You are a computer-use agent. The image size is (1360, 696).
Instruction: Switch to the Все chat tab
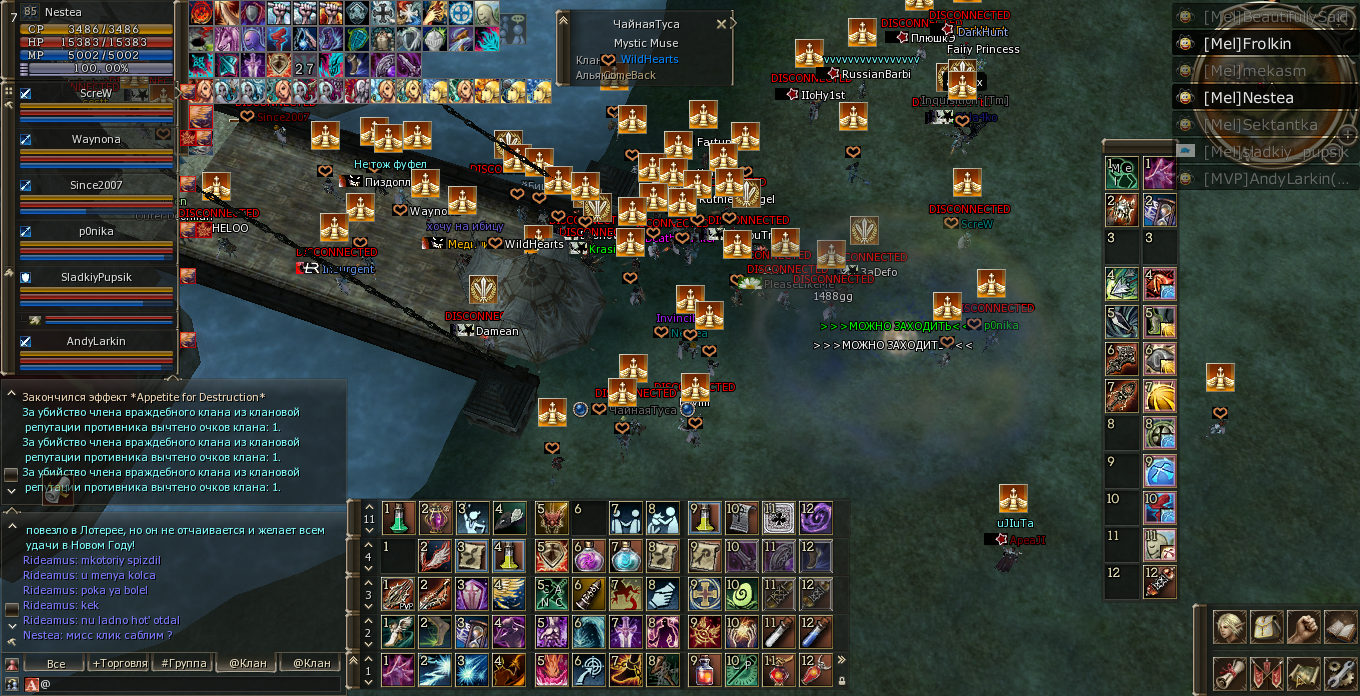click(x=55, y=663)
